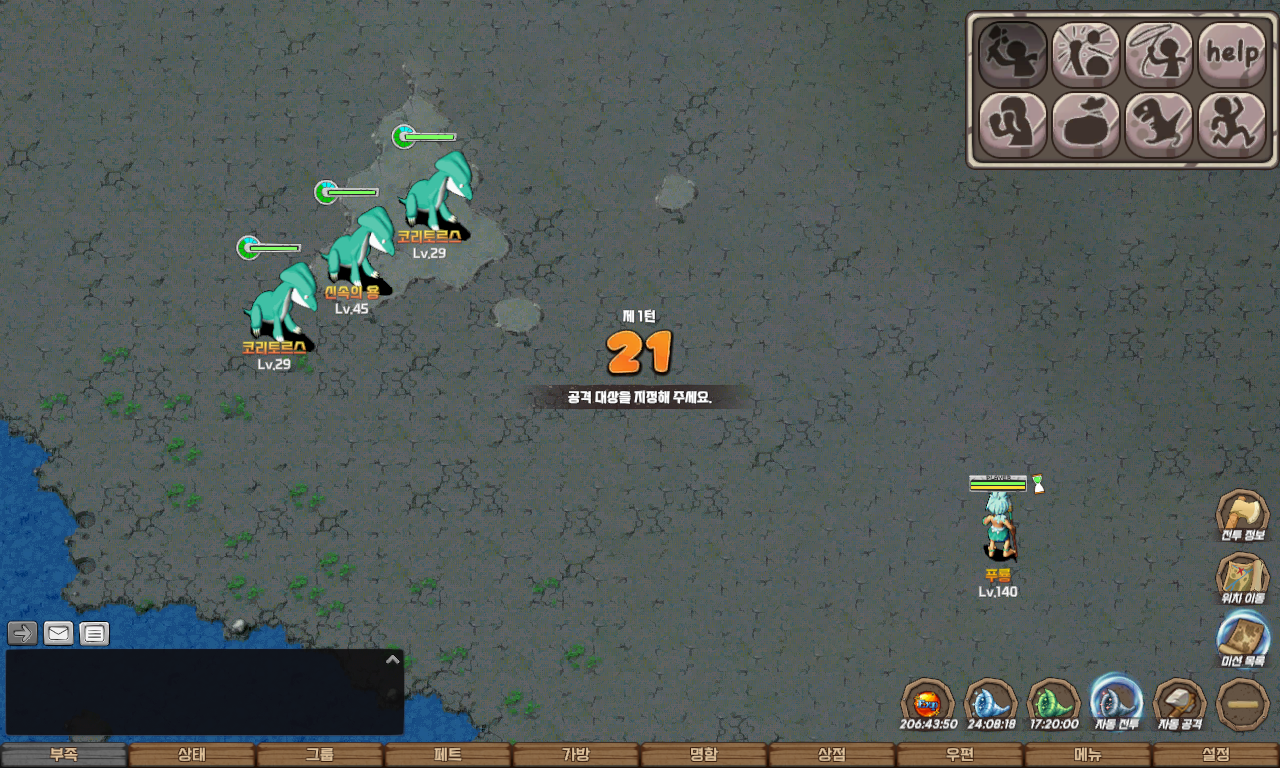Screen dimensions: 1280x768
Task: Open the 가방 bag tab
Action: pyautogui.click(x=576, y=755)
